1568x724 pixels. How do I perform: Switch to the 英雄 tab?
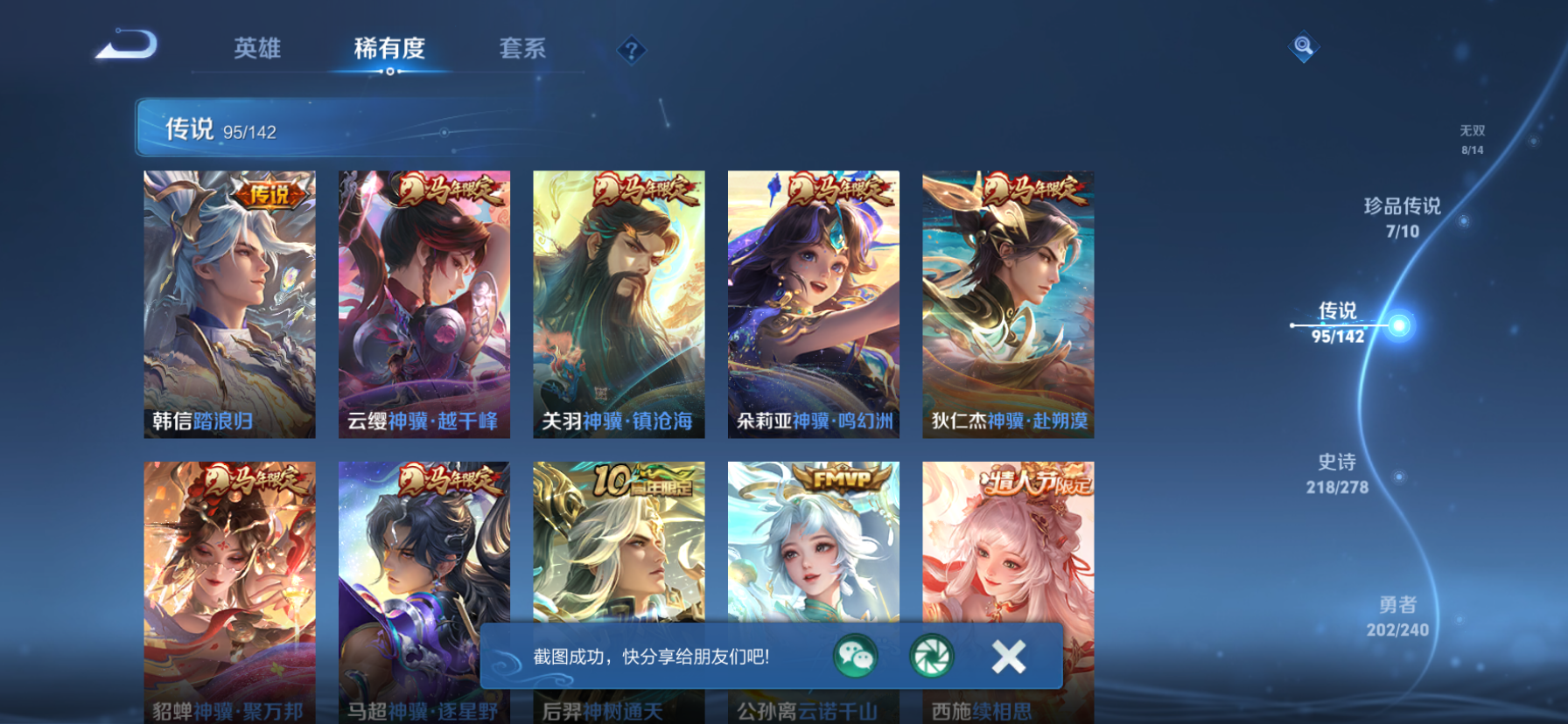tap(258, 50)
